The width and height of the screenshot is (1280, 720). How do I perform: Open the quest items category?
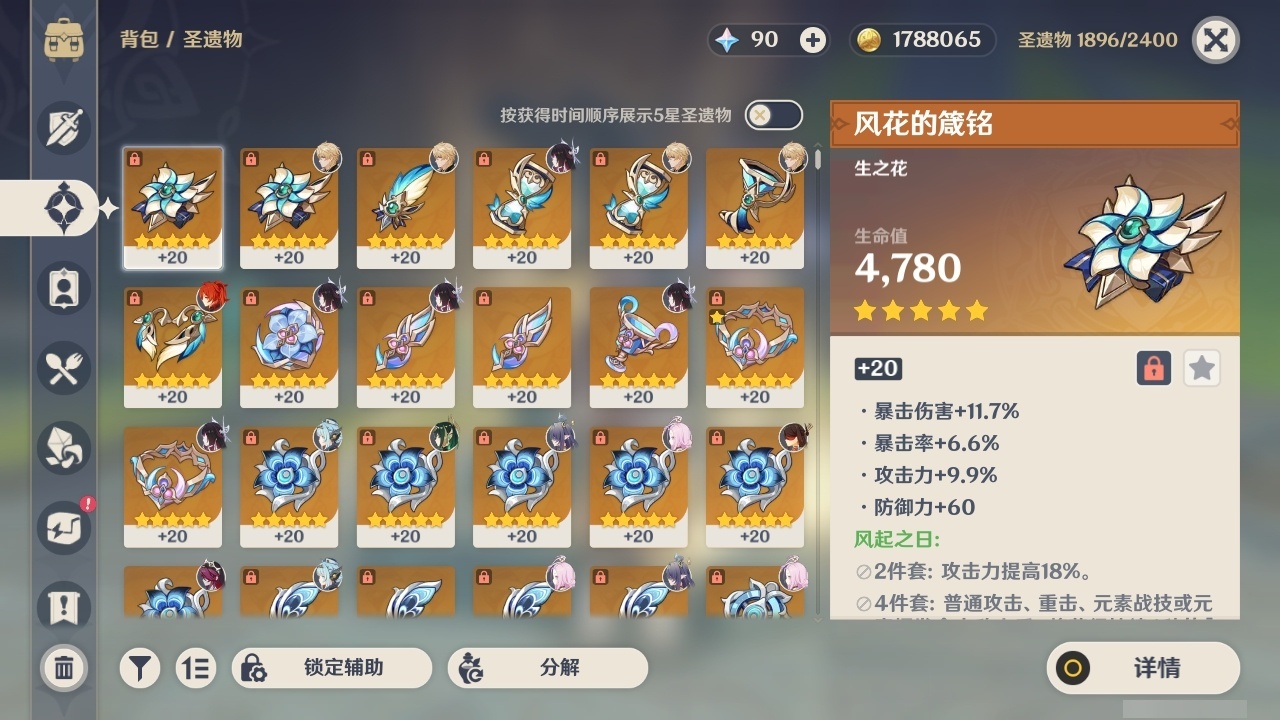tap(66, 607)
